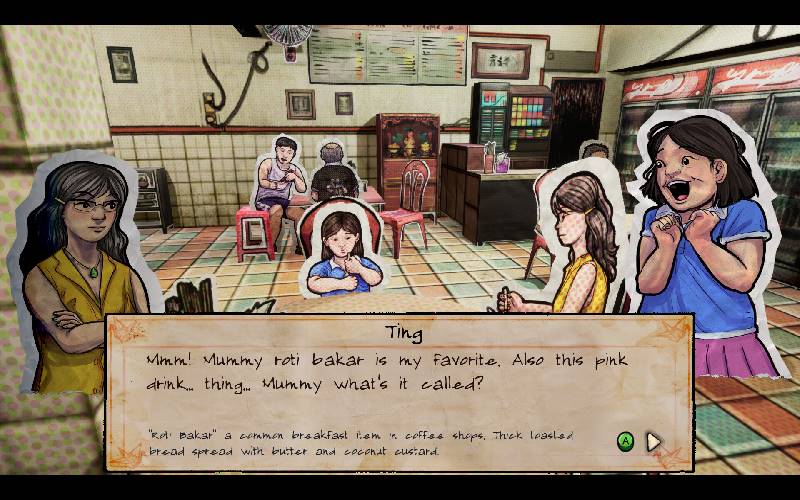Image resolution: width=800 pixels, height=500 pixels.
Task: Advance dialogue with the white arrow
Action: tap(654, 441)
